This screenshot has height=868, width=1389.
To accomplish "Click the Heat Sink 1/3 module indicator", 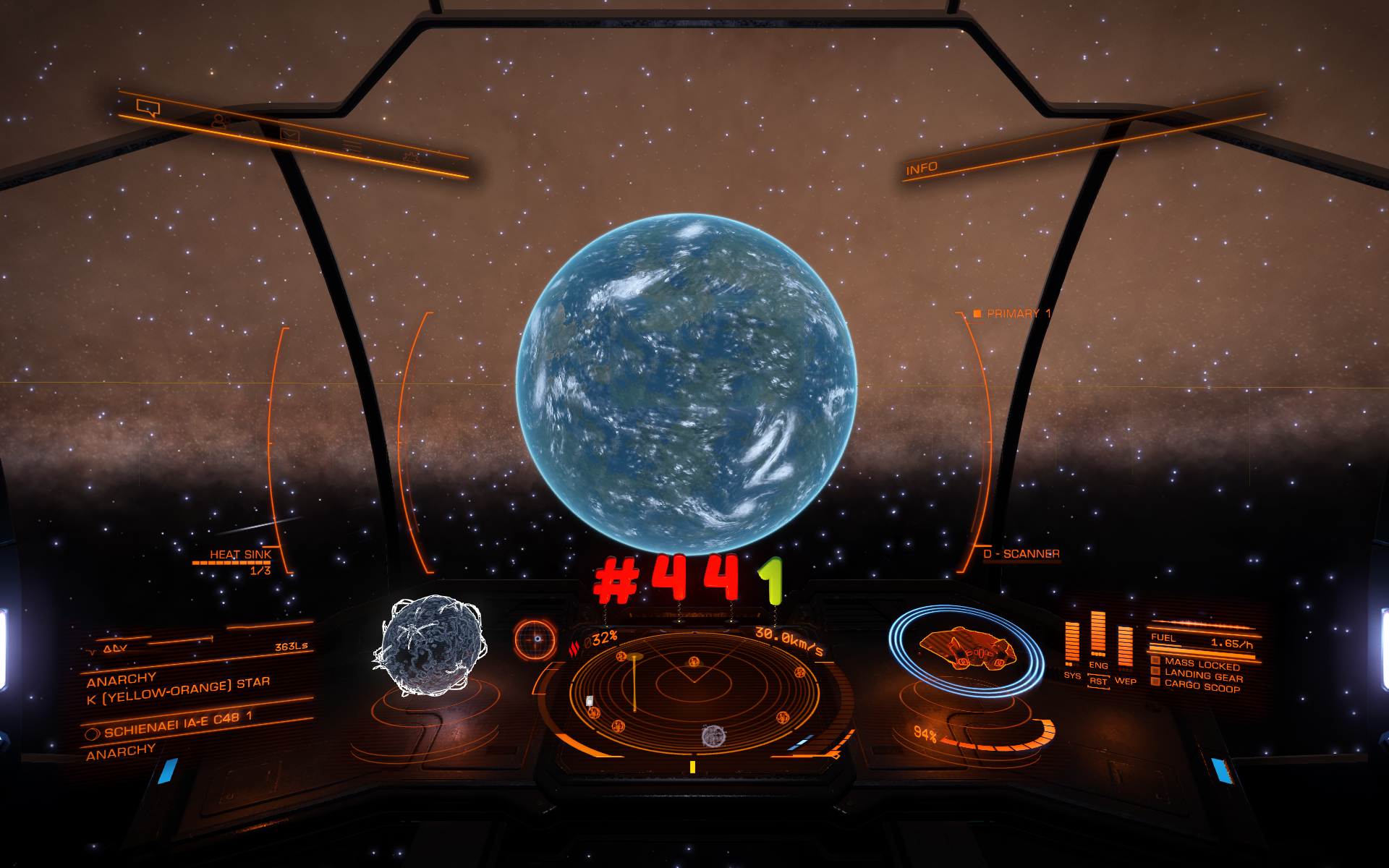I will [239, 560].
